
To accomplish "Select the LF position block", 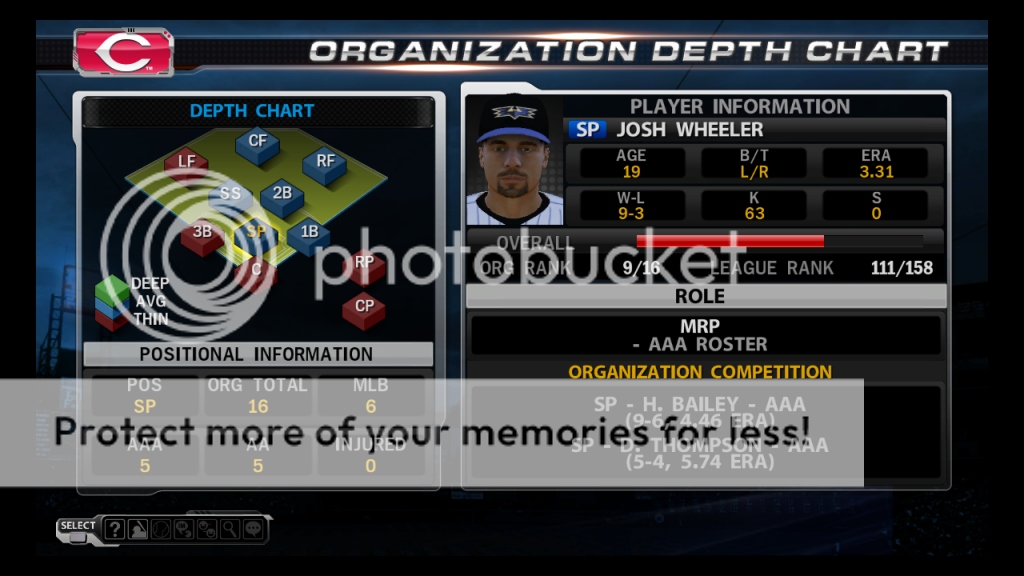I will (187, 162).
